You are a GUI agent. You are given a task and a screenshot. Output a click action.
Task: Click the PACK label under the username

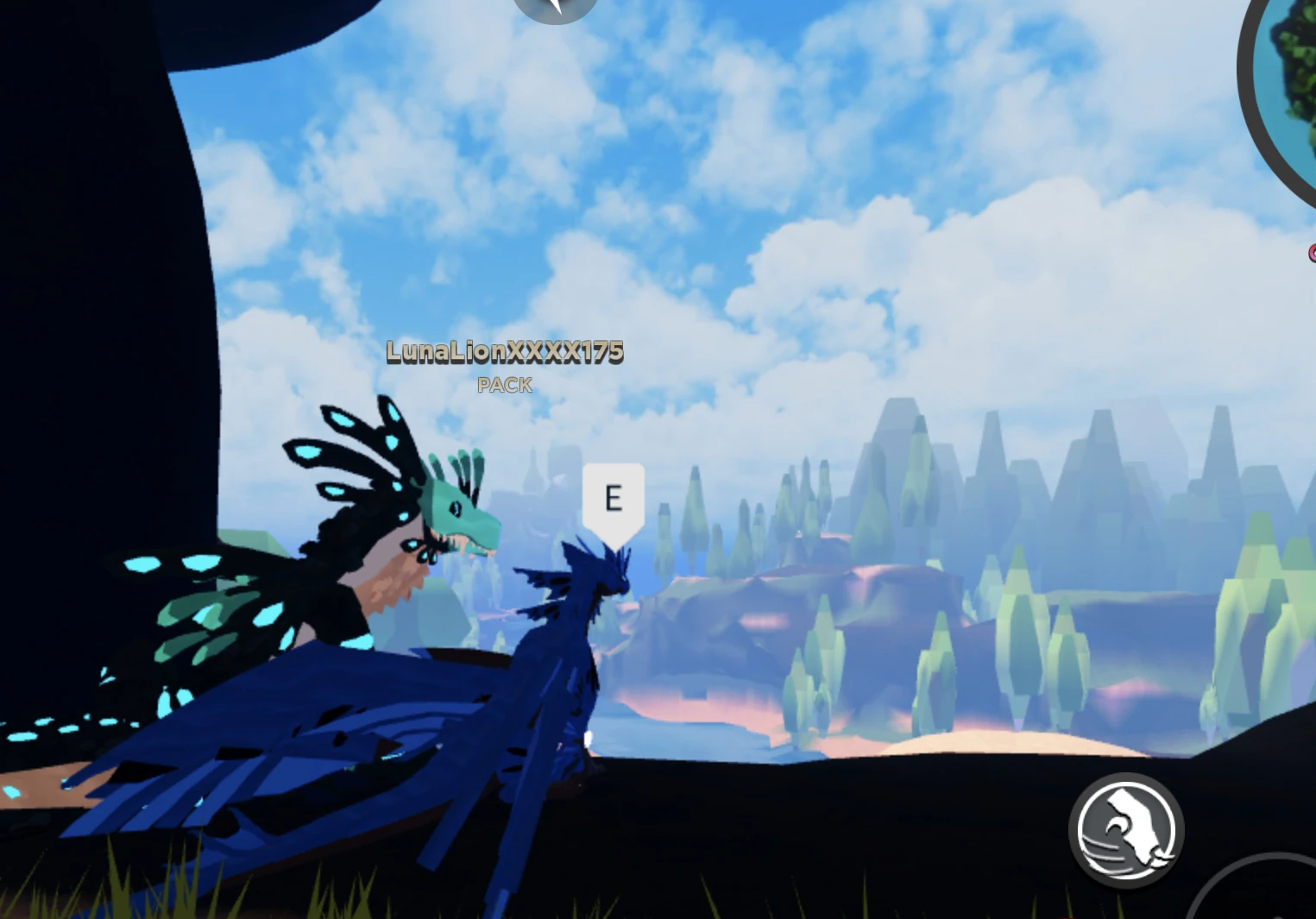click(505, 386)
